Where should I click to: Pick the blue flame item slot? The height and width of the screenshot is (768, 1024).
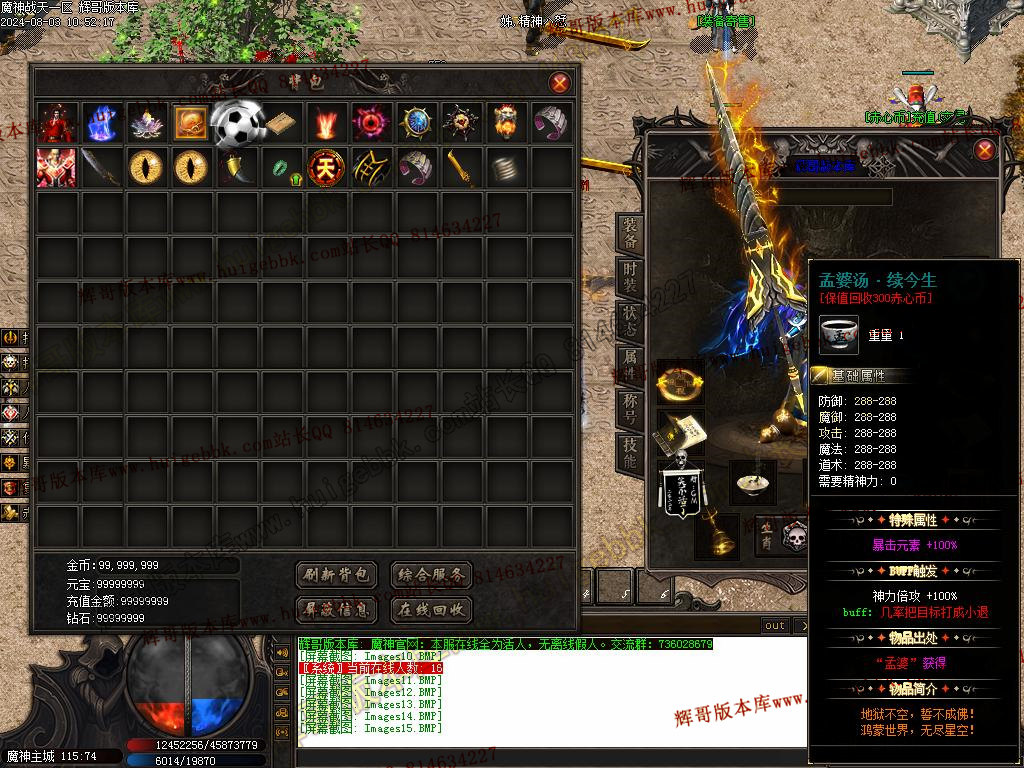click(101, 122)
